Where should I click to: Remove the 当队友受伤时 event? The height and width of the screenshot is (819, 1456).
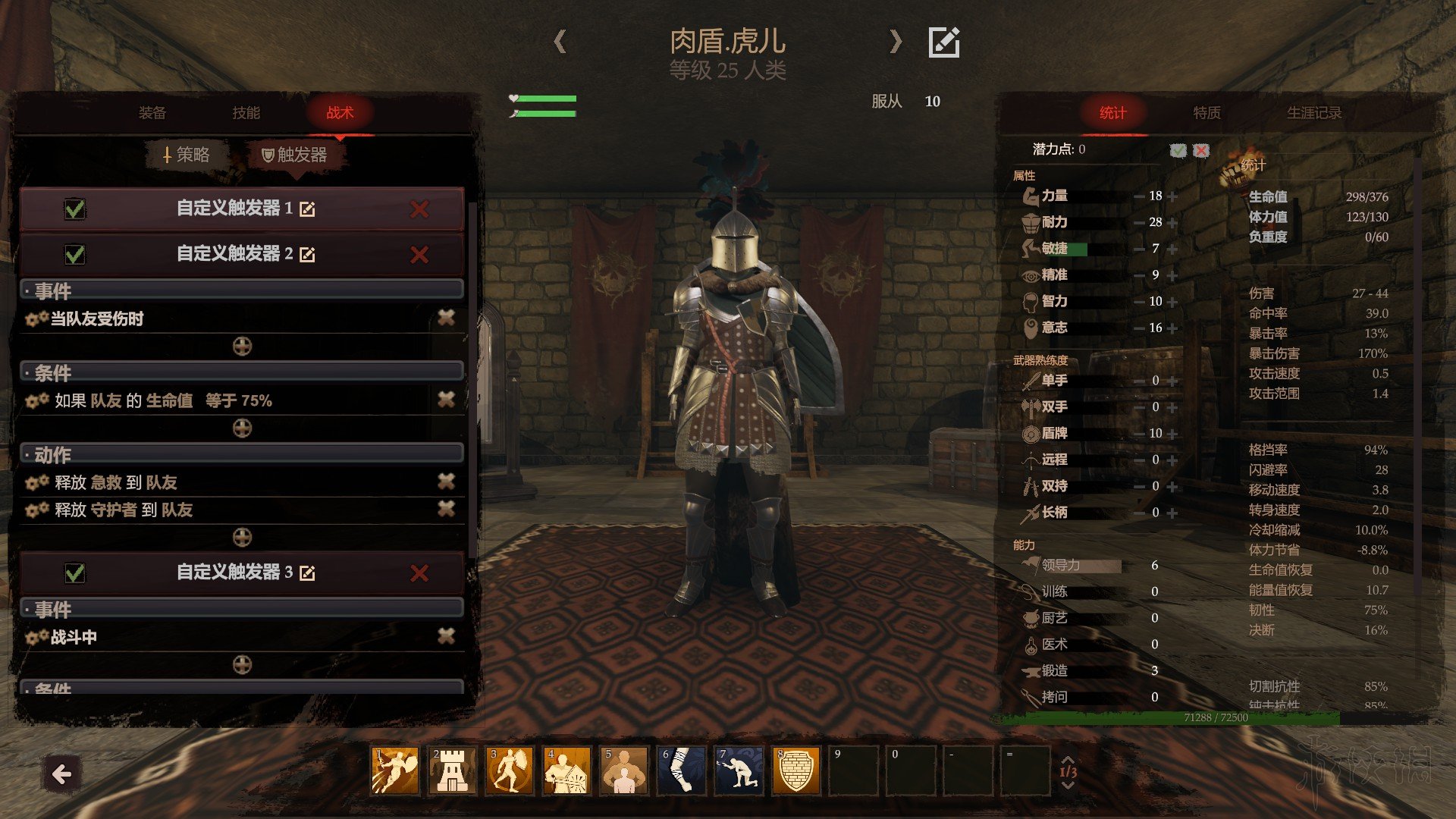coord(446,318)
